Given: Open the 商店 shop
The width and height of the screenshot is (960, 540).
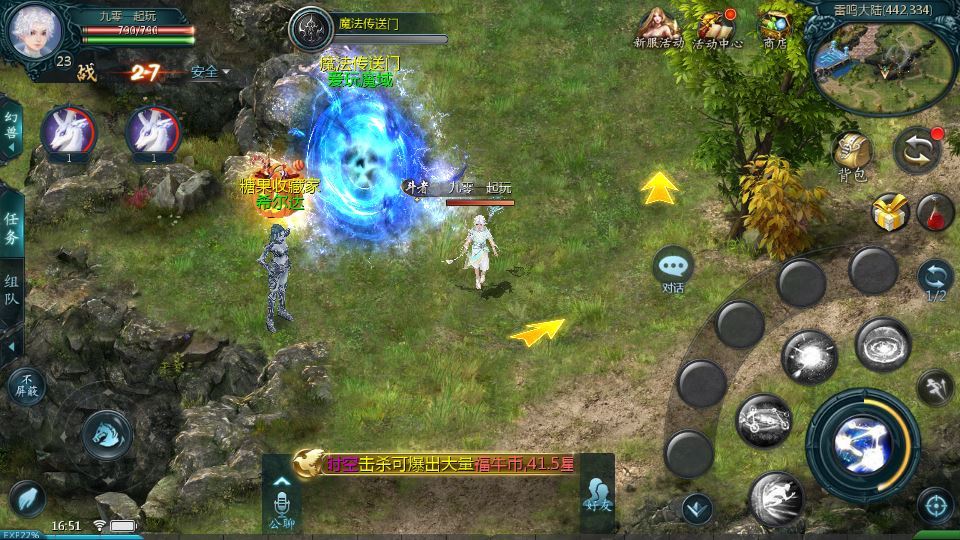Looking at the screenshot, I should pos(775,28).
